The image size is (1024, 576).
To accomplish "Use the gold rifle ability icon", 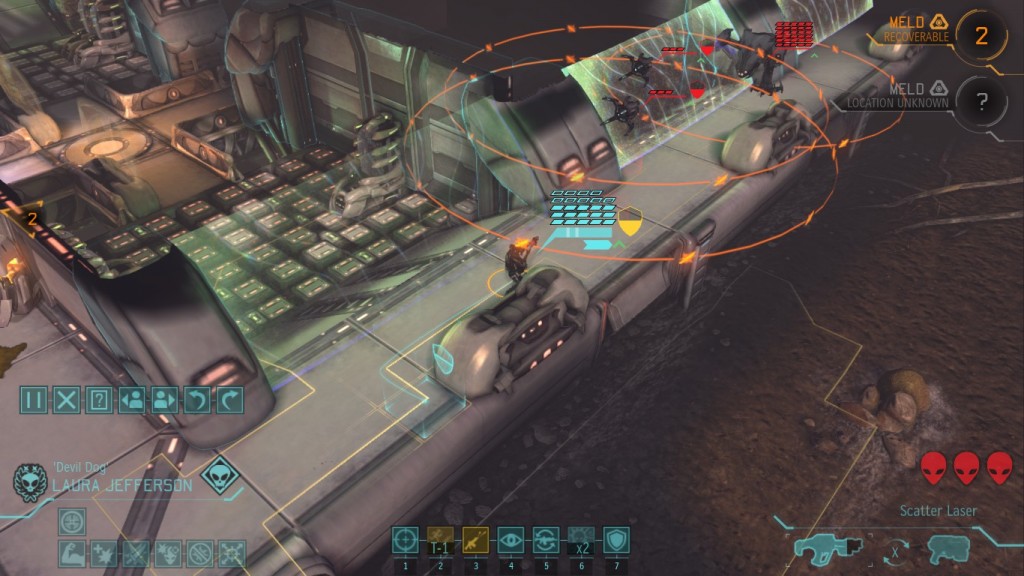I will point(475,540).
